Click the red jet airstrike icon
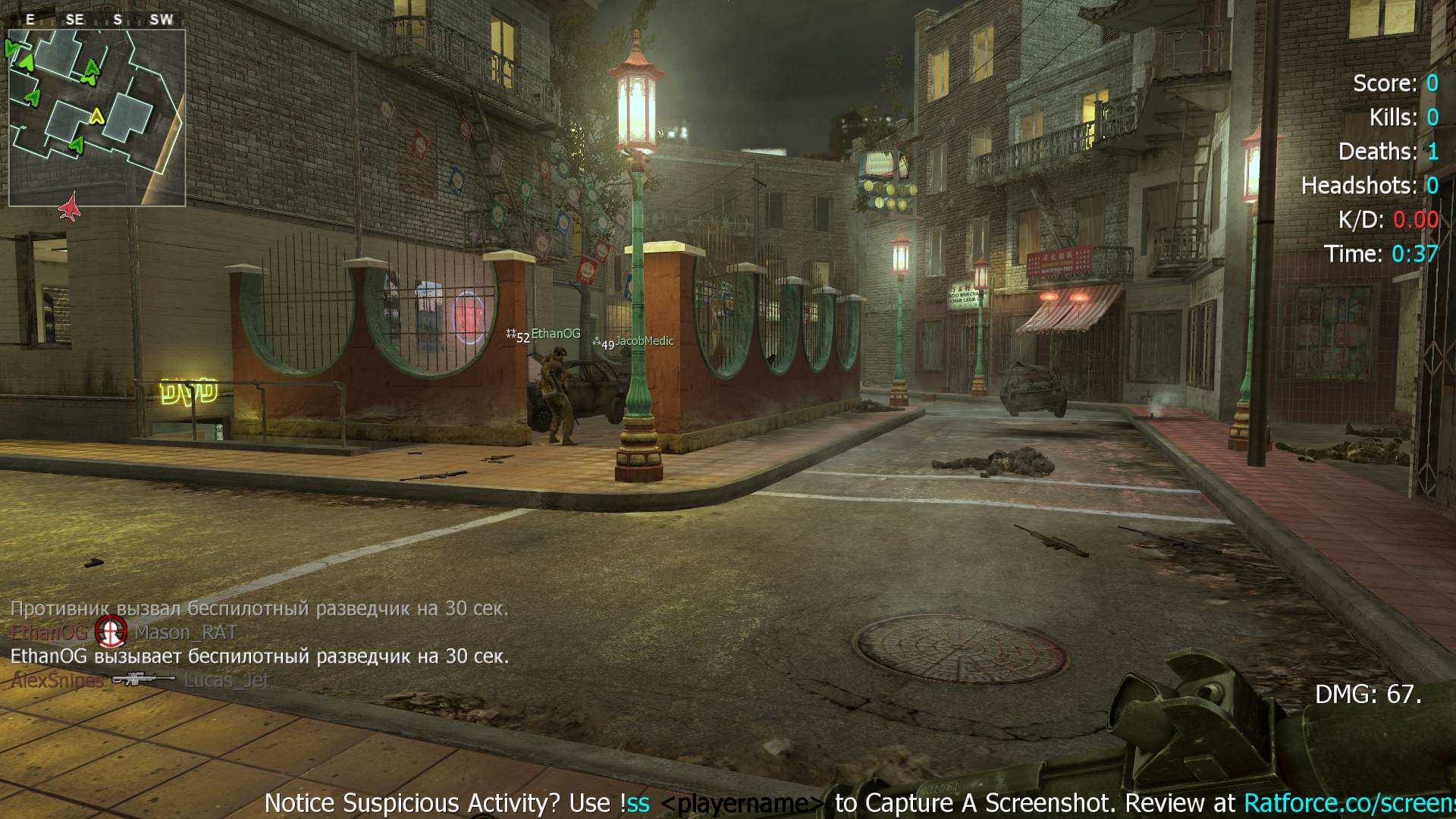The height and width of the screenshot is (819, 1456). pyautogui.click(x=70, y=206)
